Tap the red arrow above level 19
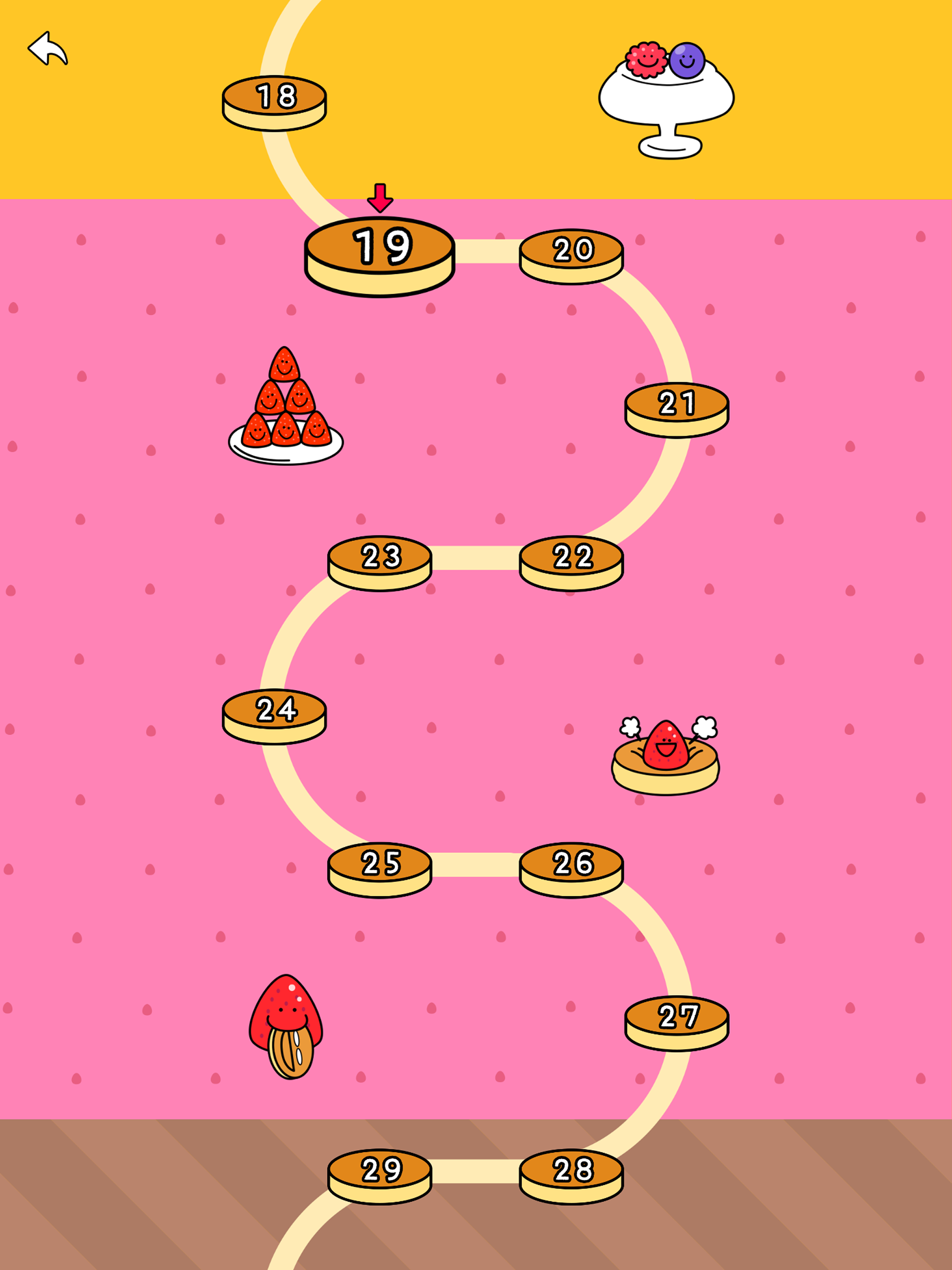Image resolution: width=952 pixels, height=1270 pixels. pos(381,198)
